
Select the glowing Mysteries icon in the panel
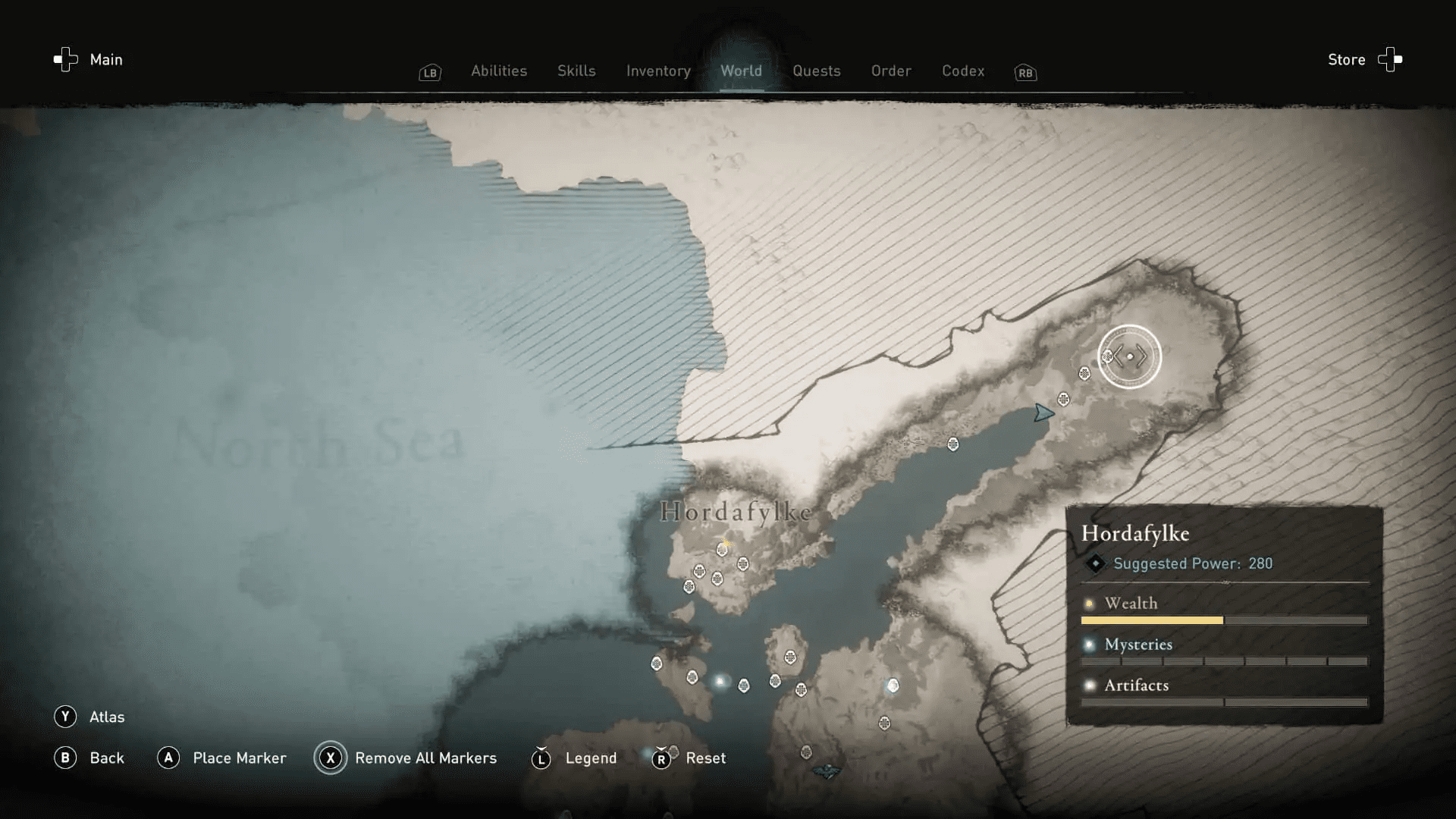coord(1089,645)
